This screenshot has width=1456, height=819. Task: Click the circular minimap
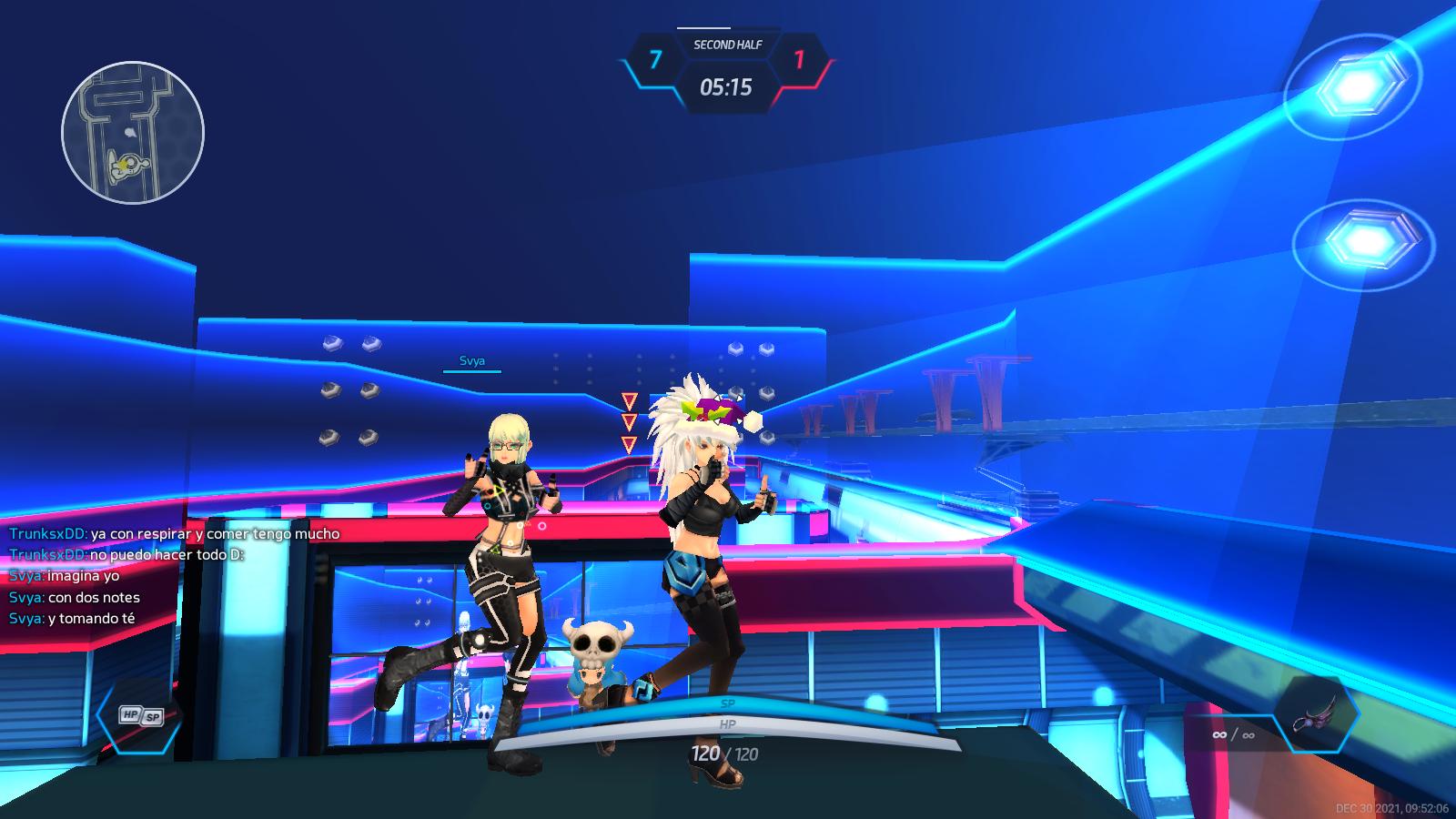point(133,133)
